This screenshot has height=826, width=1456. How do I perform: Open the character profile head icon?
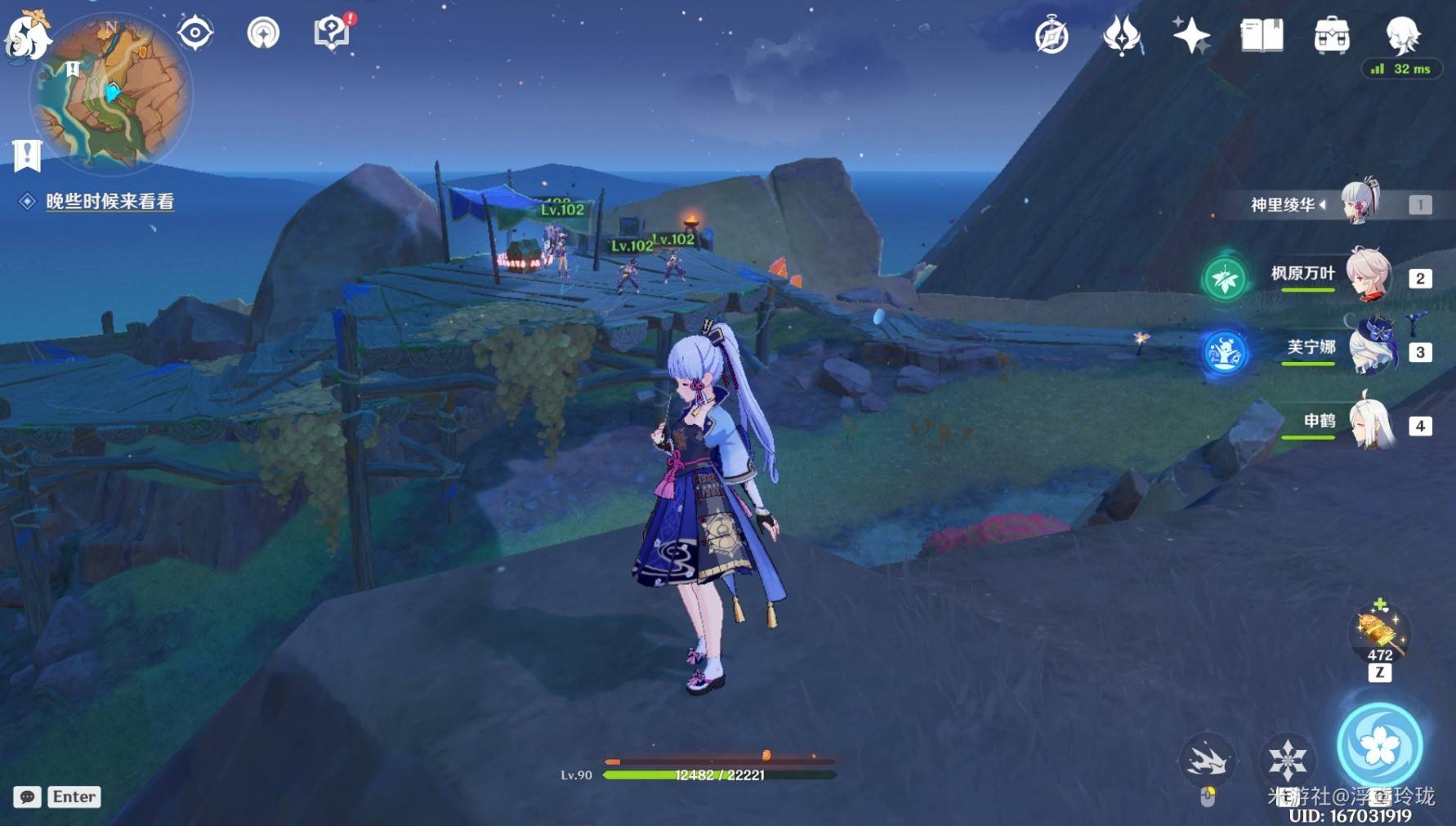coord(1403,34)
